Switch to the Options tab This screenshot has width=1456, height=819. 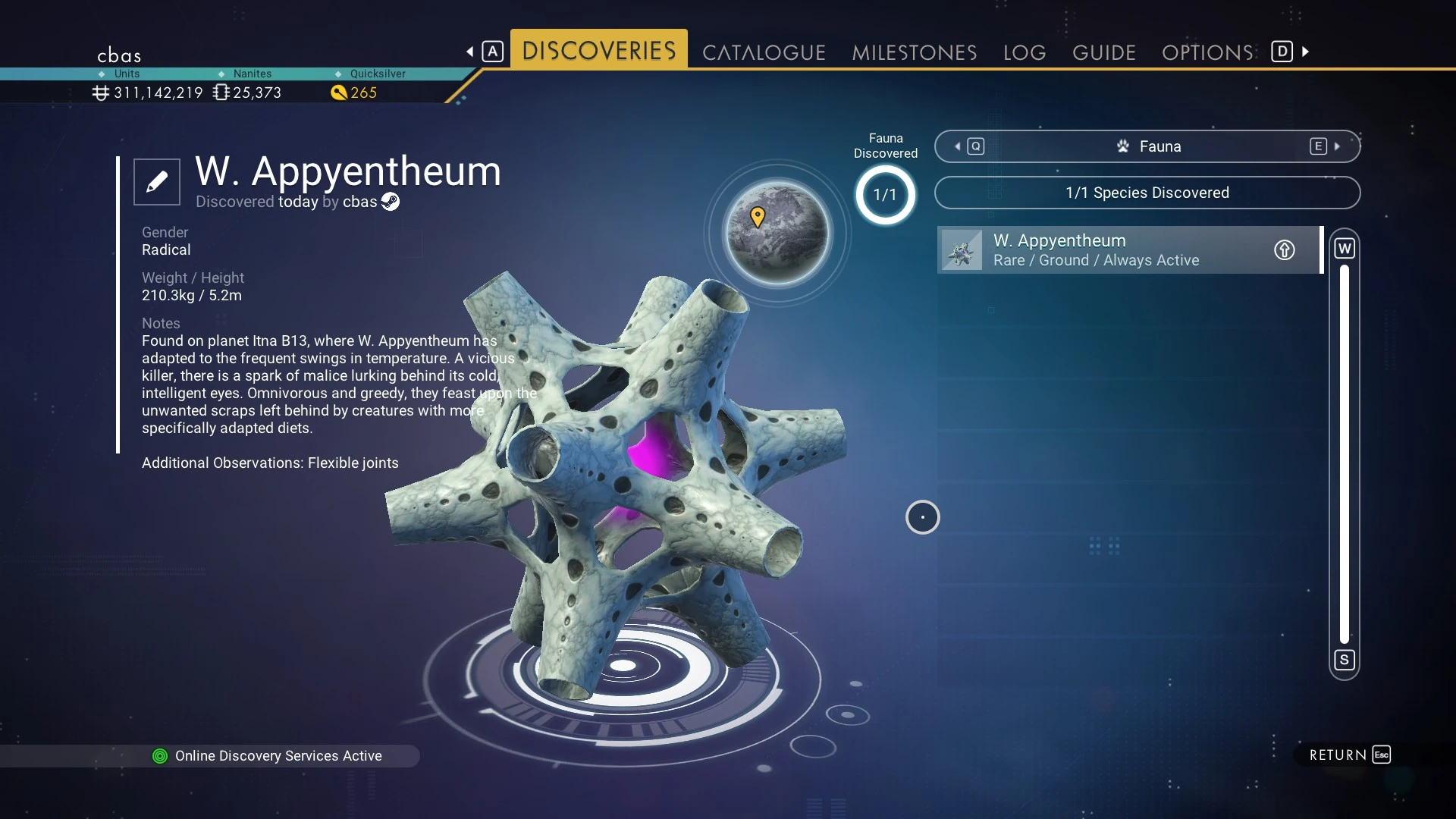coord(1207,52)
